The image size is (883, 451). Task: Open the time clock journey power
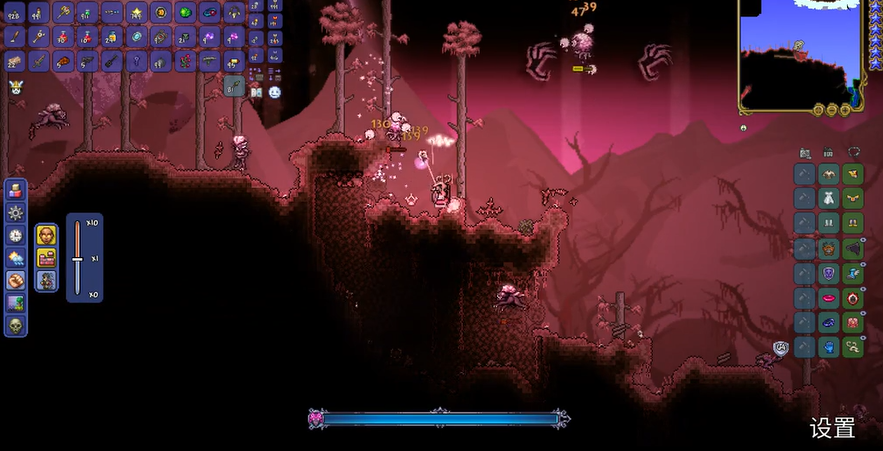16,235
